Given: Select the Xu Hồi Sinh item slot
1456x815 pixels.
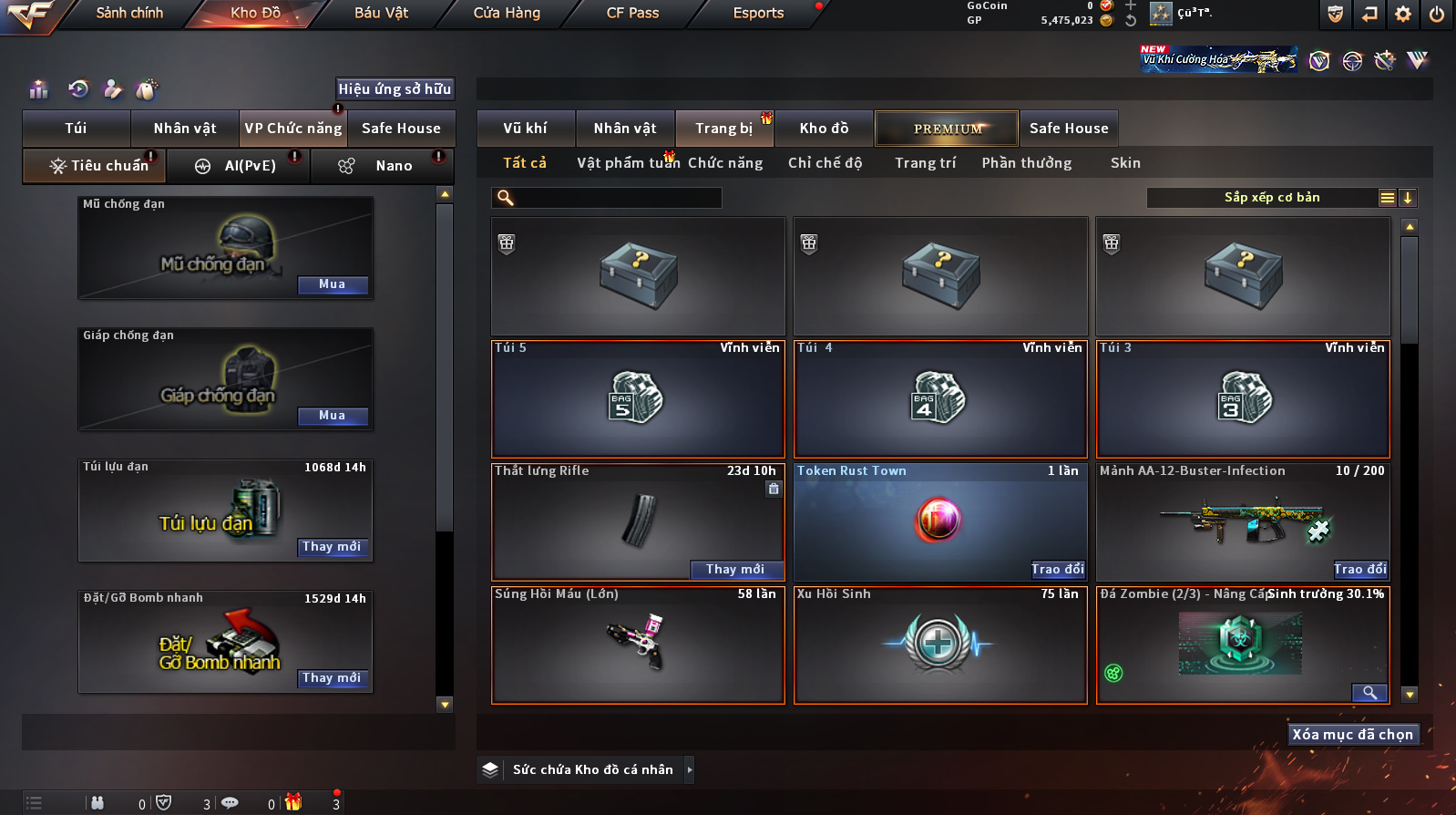Looking at the screenshot, I should (940, 645).
